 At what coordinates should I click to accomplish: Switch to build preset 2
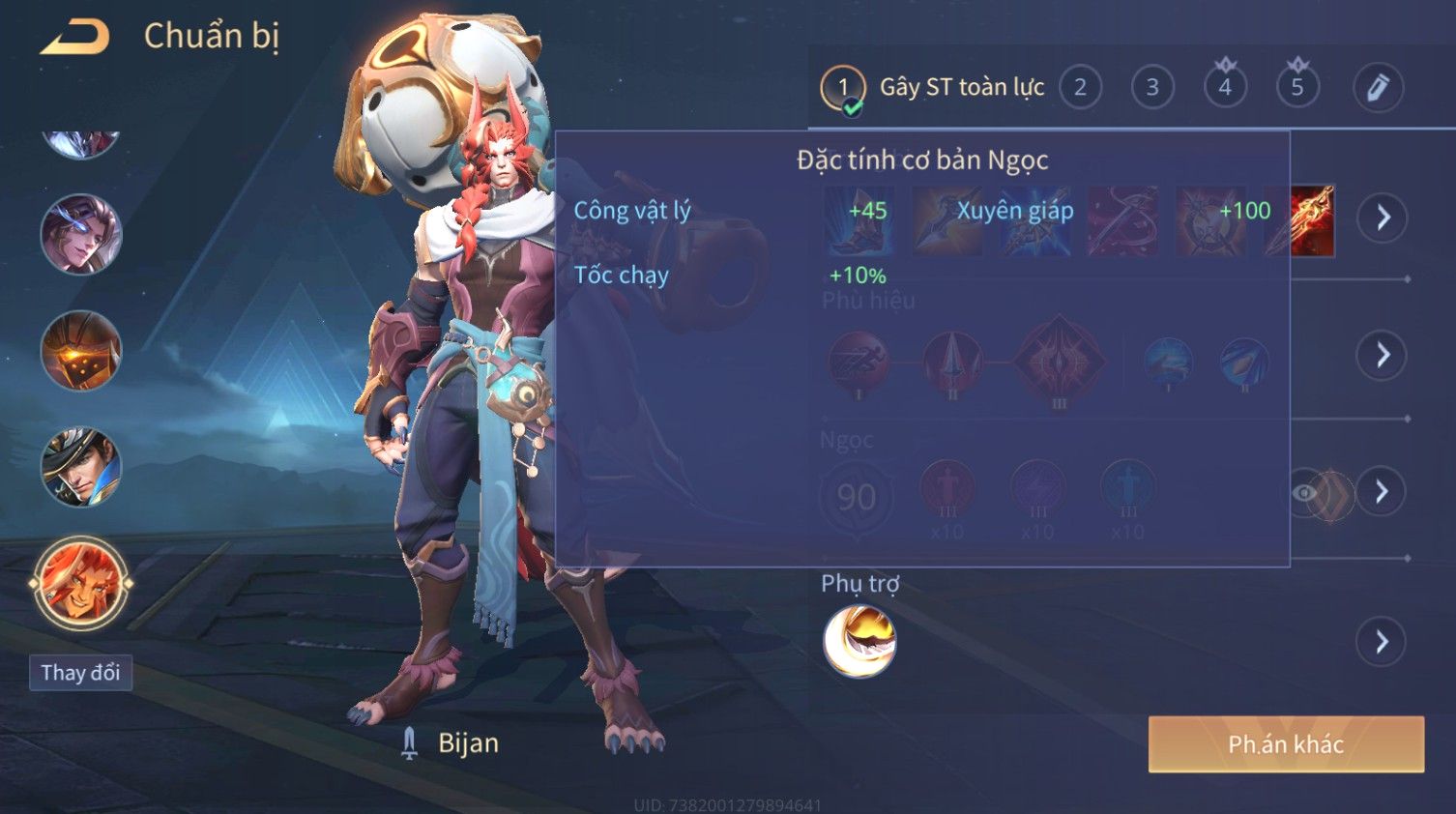[1080, 88]
